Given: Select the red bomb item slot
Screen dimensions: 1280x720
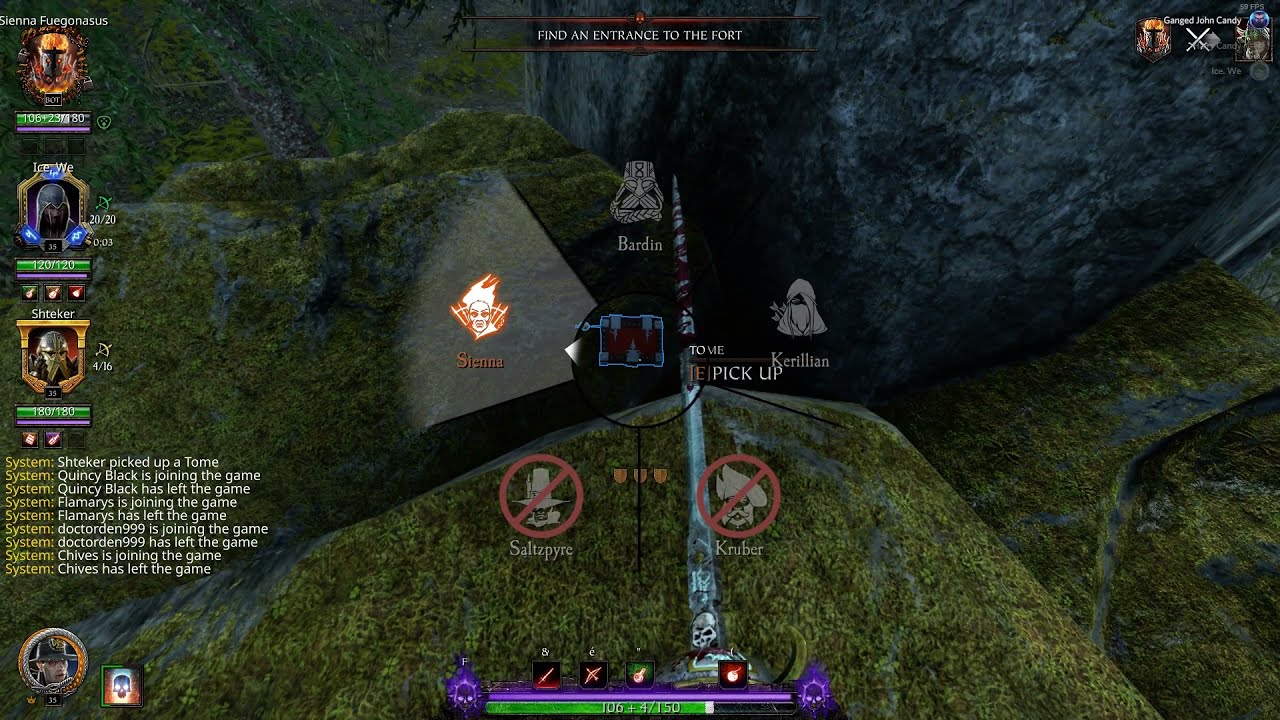Looking at the screenshot, I should [733, 676].
